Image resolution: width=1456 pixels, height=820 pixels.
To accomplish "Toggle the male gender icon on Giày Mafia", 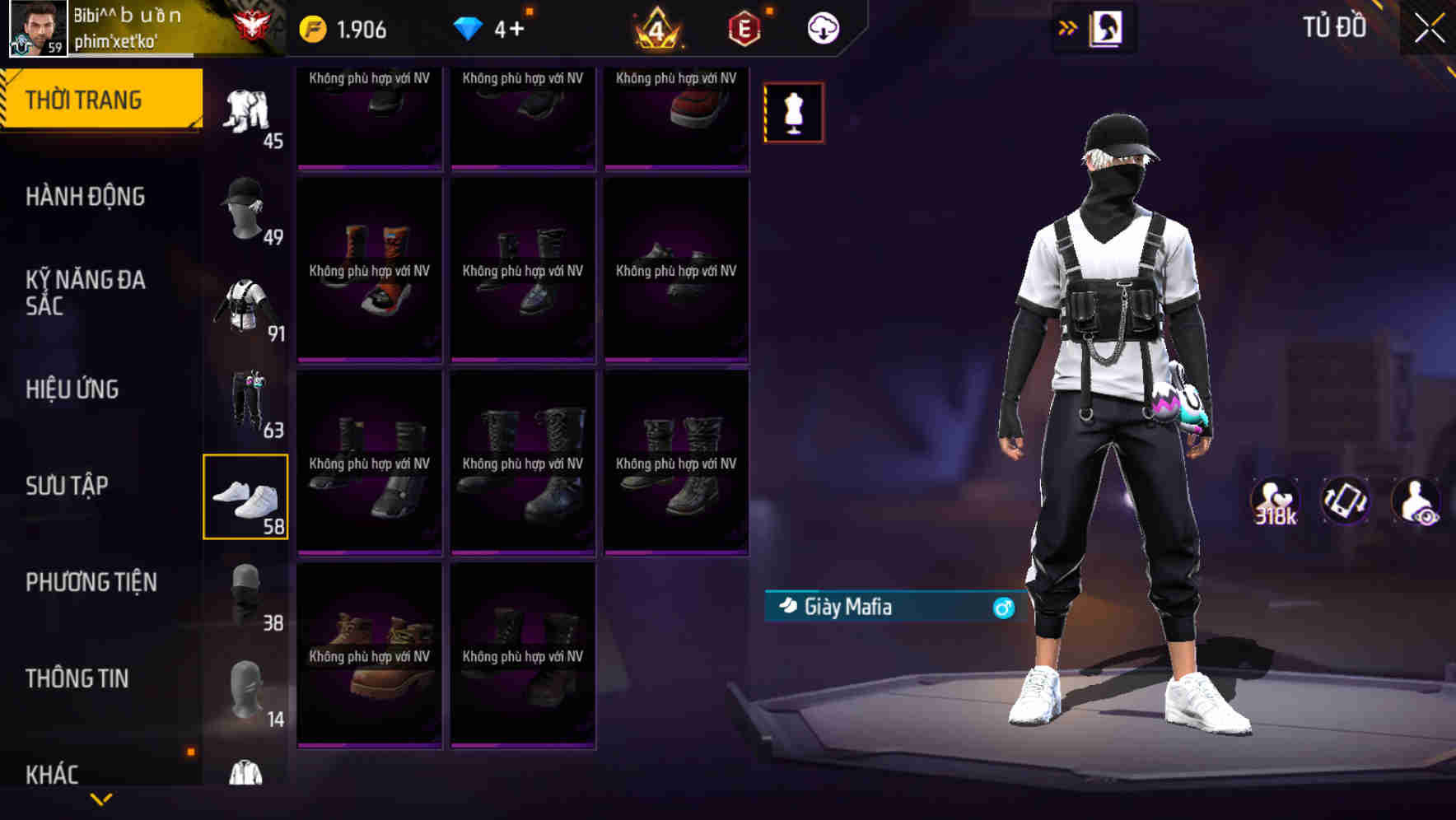I will click(1003, 608).
